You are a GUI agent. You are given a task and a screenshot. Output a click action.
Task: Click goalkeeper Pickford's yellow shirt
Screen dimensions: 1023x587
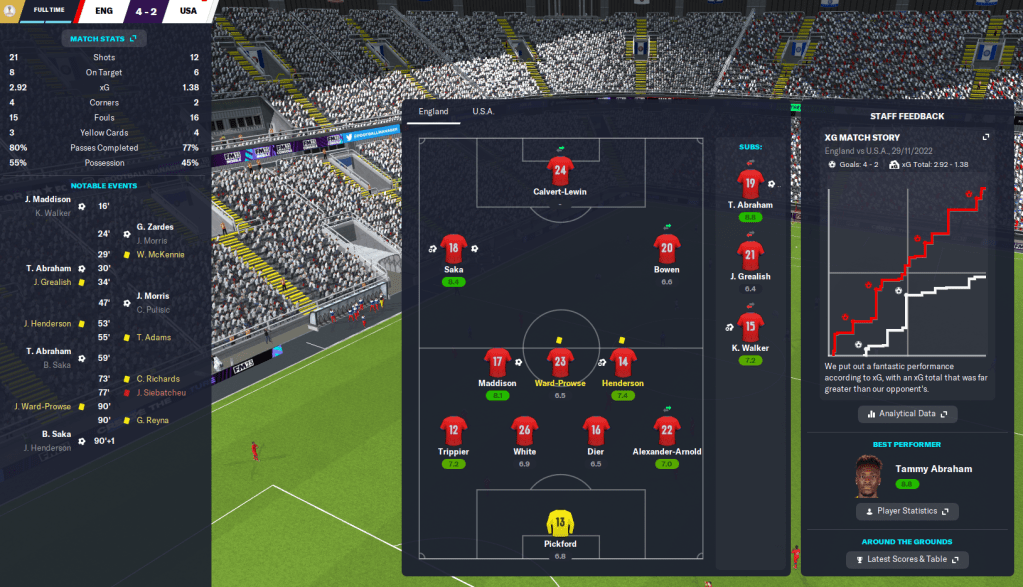point(559,523)
